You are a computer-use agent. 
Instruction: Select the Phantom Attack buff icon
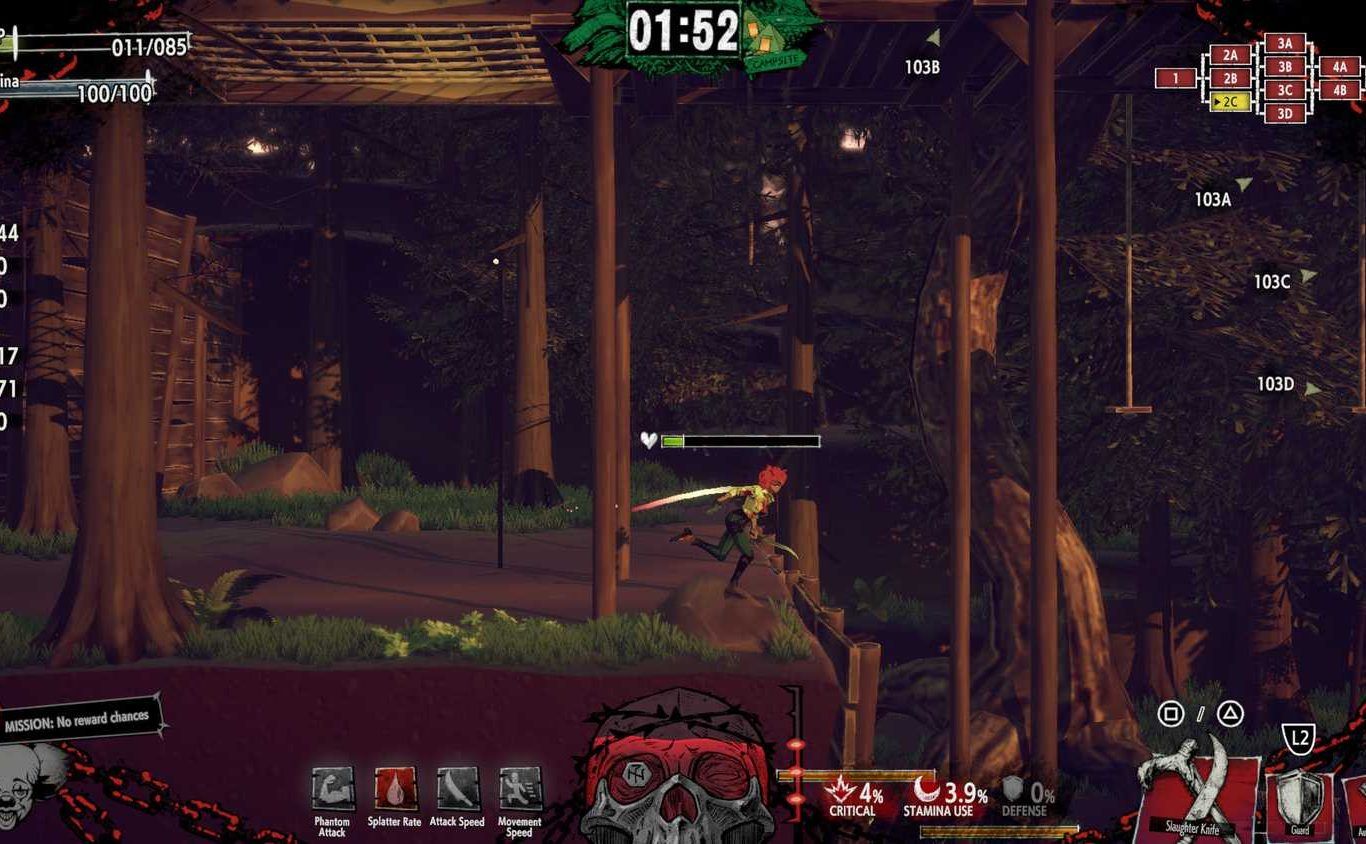332,789
